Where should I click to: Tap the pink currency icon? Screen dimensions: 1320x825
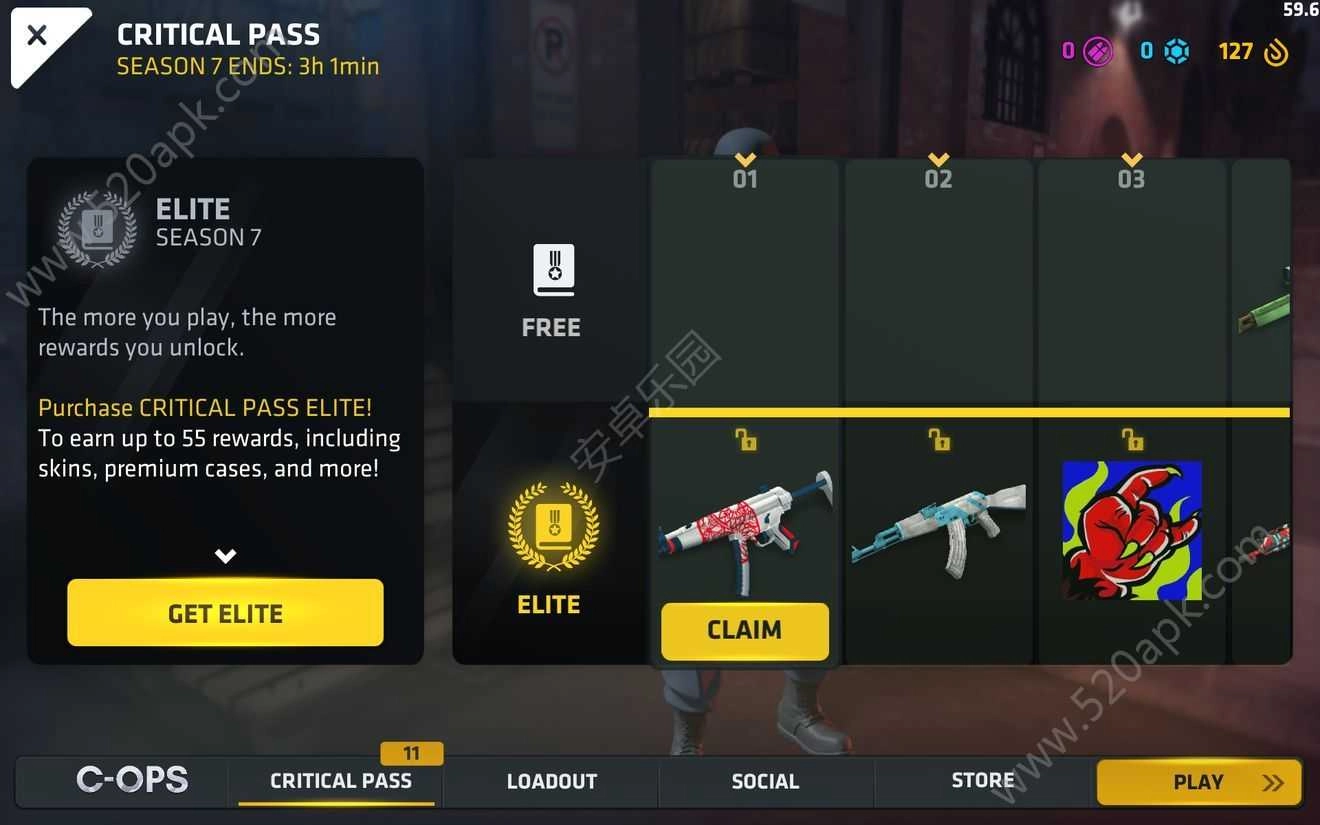point(1098,51)
